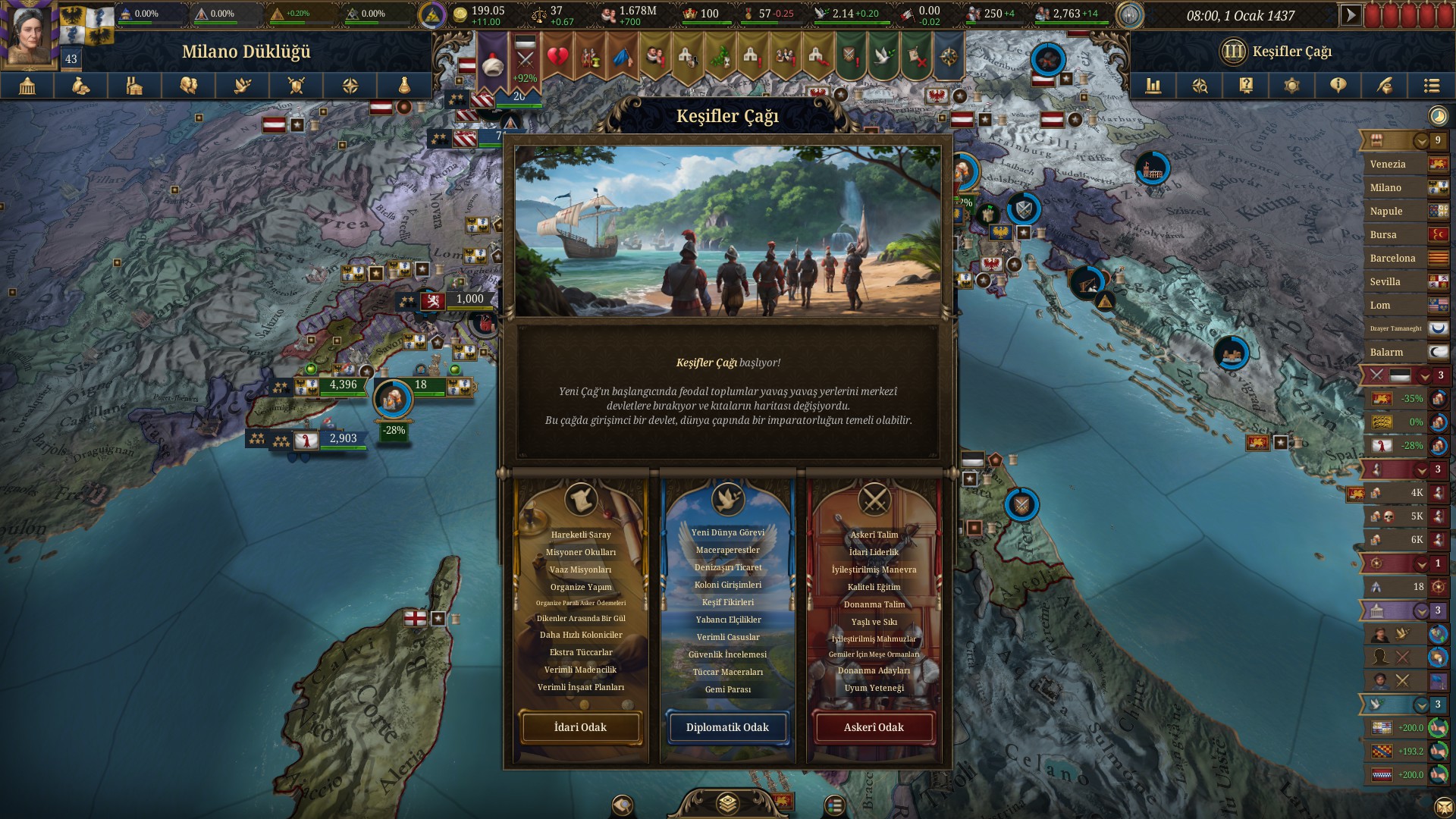Open the gold treasury display
The image size is (1456, 819).
(x=479, y=14)
